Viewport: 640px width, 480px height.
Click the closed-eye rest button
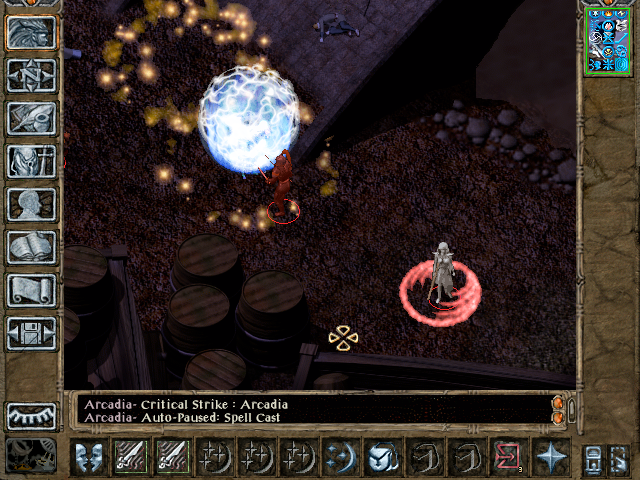[x=32, y=415]
